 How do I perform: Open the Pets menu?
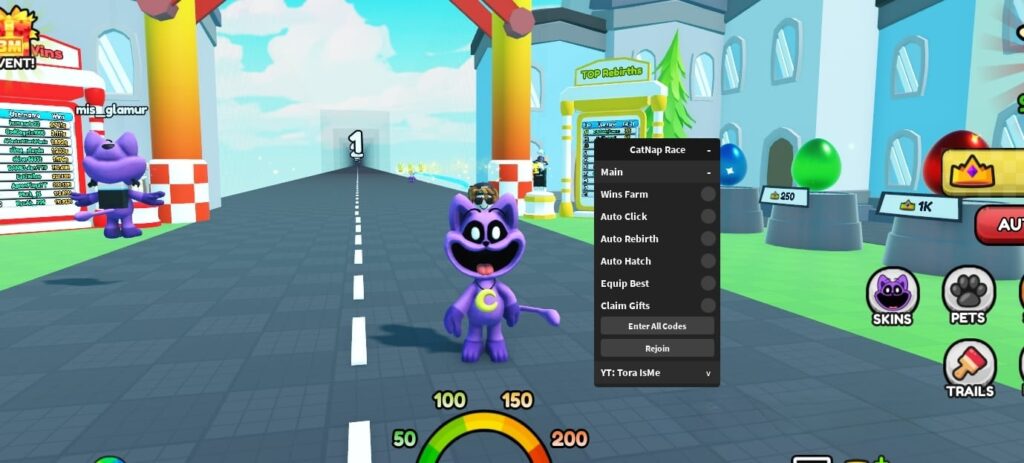(968, 294)
